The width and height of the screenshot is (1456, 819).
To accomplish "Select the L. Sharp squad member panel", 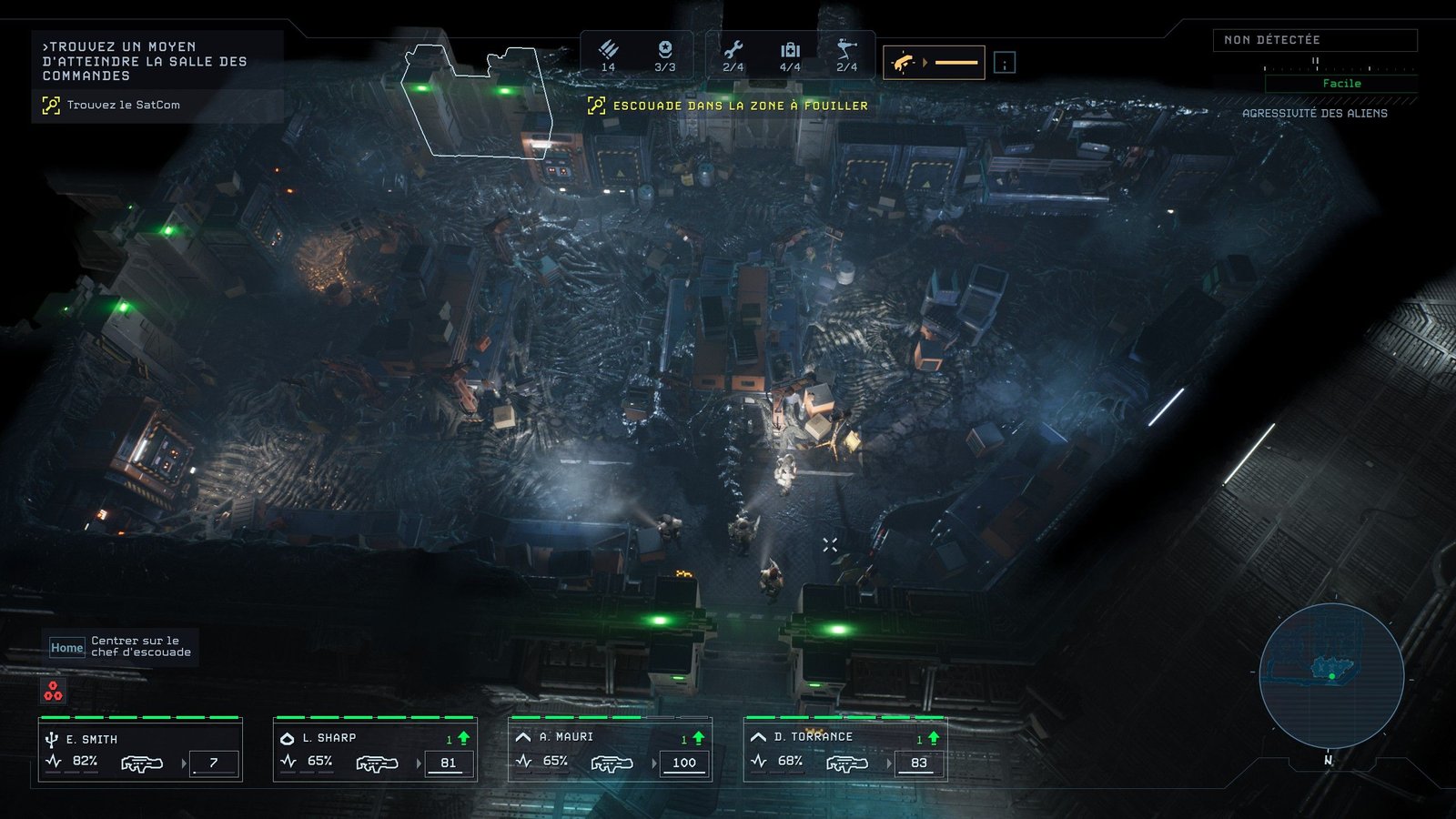I will click(375, 751).
